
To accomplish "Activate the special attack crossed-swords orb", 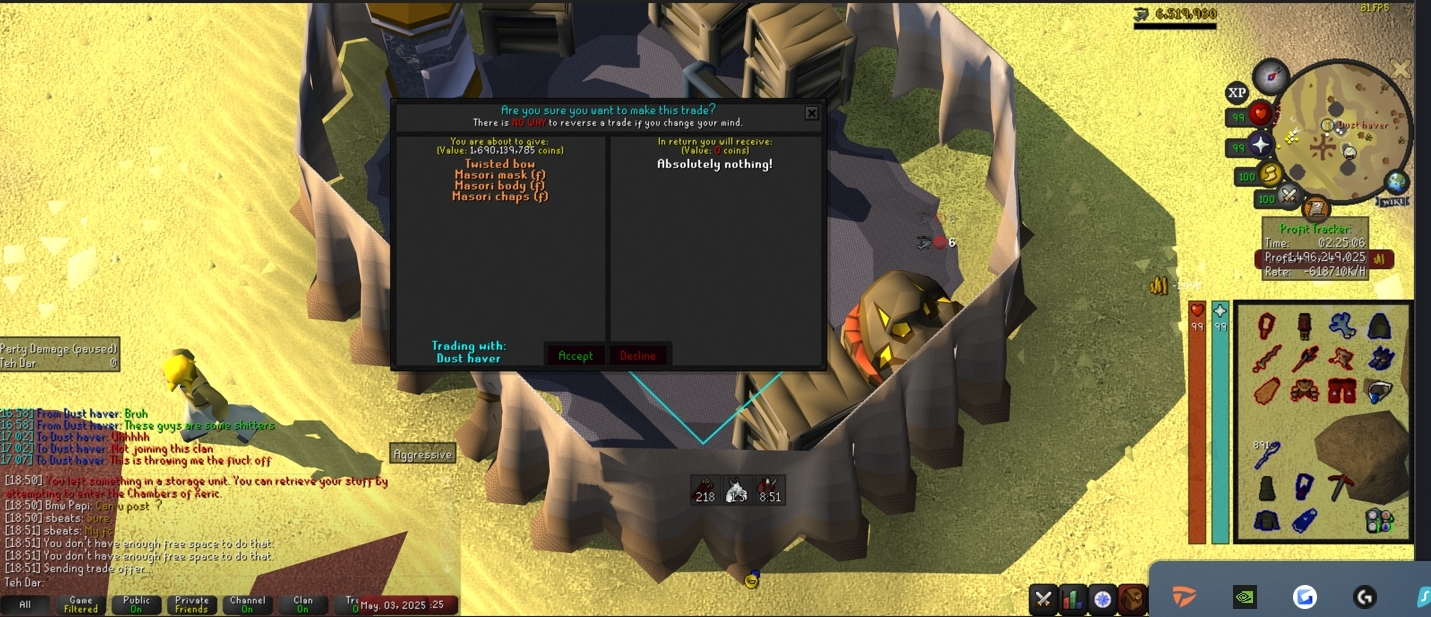I will tap(1291, 196).
